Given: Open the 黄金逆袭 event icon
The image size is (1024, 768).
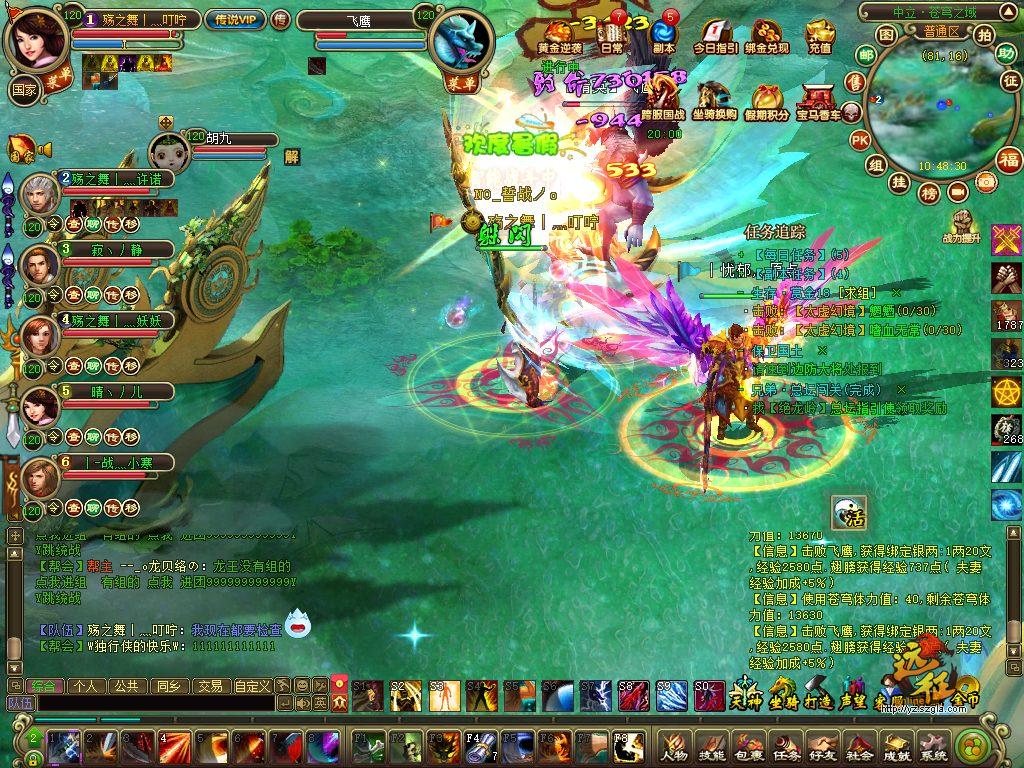Looking at the screenshot, I should (559, 36).
